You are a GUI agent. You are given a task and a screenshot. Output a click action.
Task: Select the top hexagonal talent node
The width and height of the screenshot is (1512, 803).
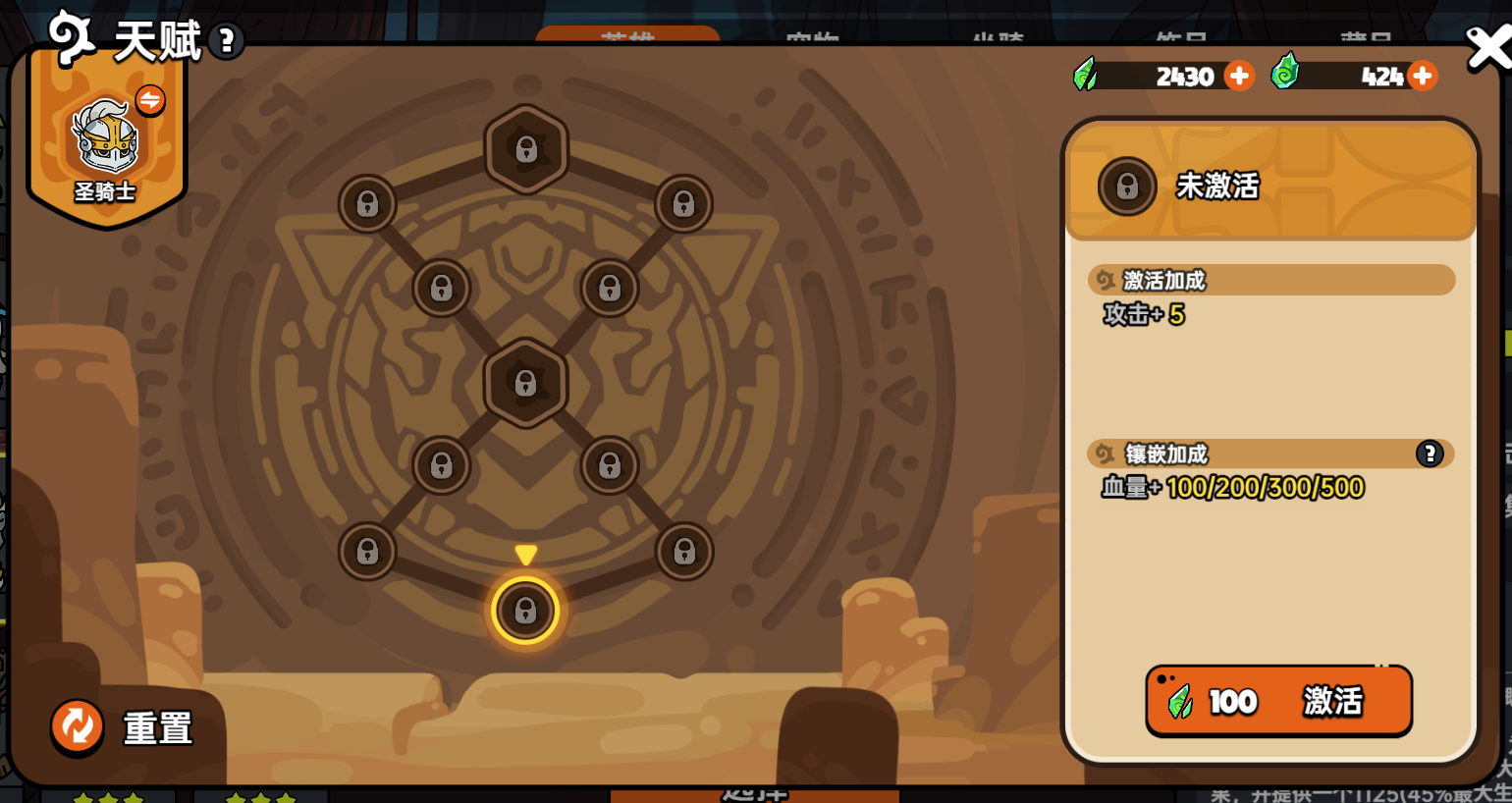click(526, 149)
